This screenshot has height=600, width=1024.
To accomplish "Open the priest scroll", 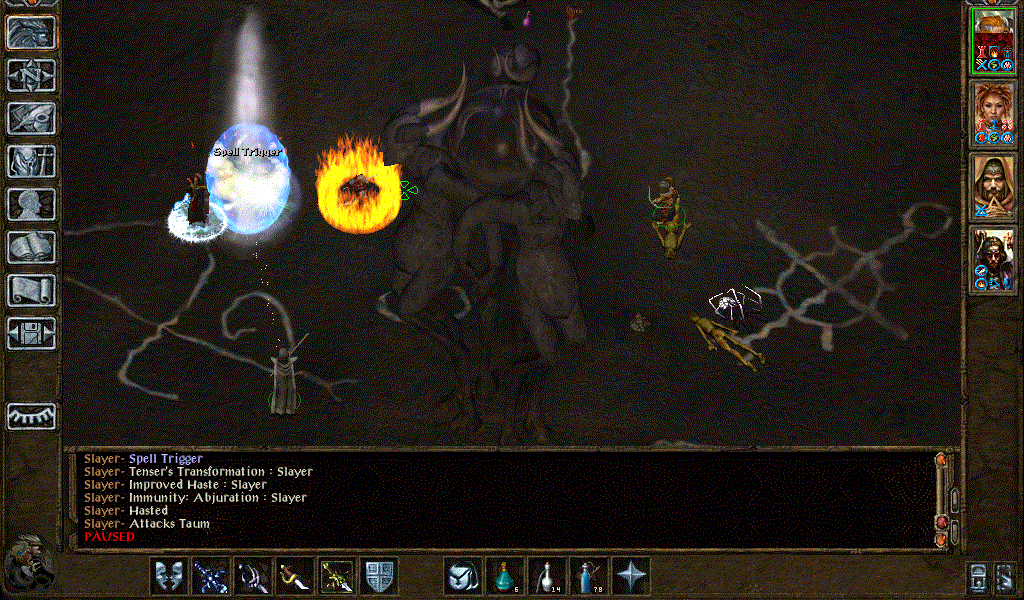I will tap(31, 290).
